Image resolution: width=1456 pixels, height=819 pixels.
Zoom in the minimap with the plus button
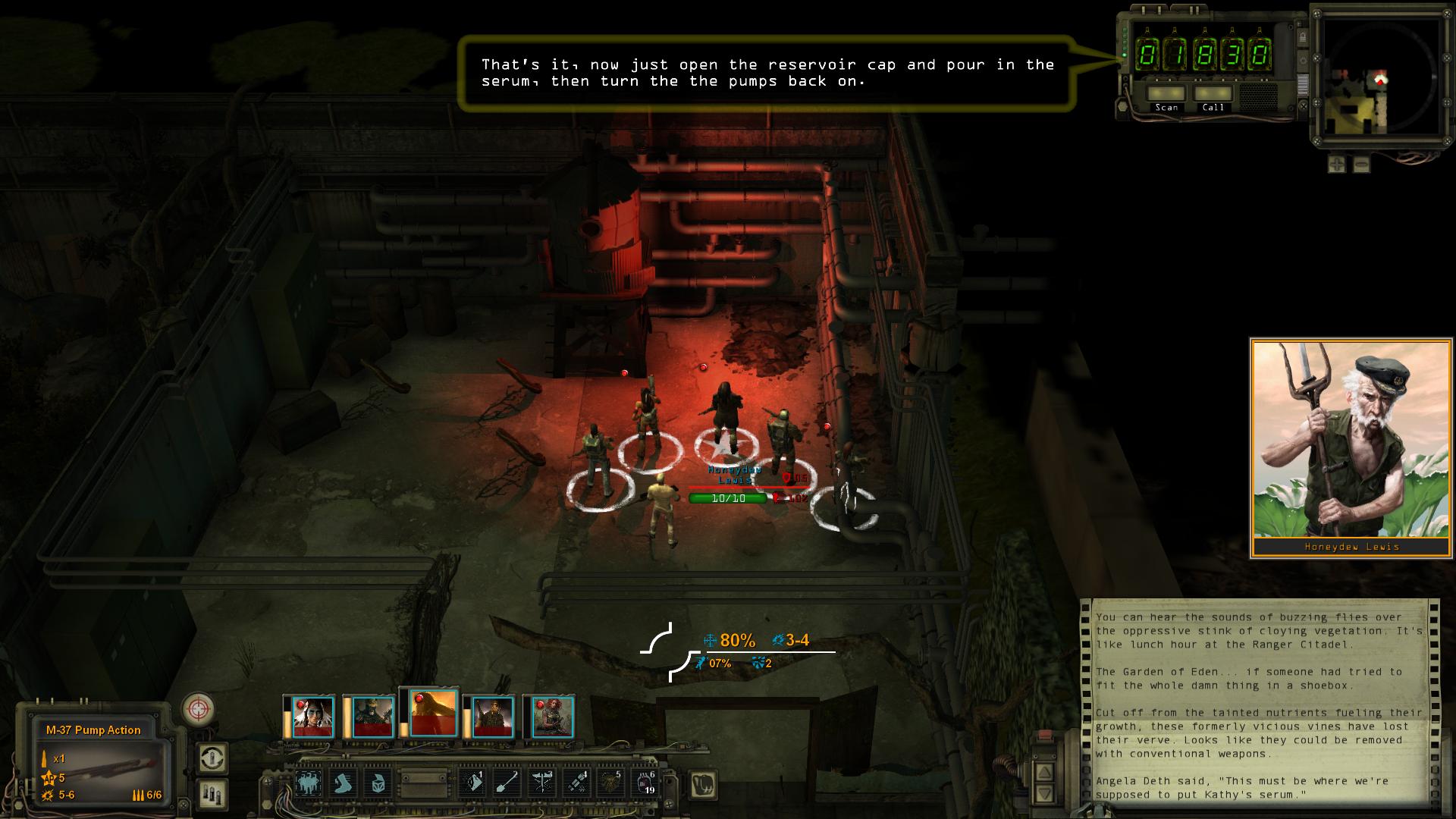point(1337,164)
